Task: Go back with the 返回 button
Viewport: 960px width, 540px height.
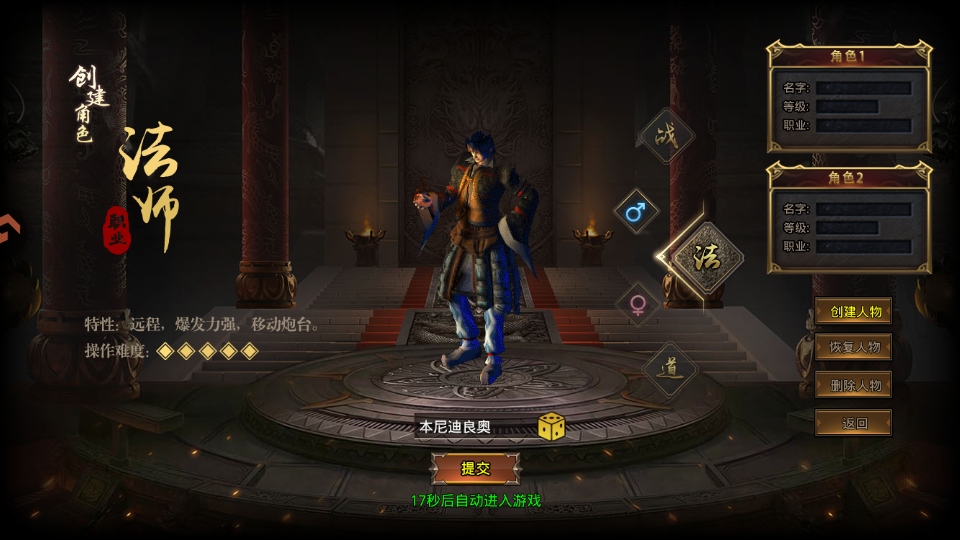Action: tap(854, 423)
